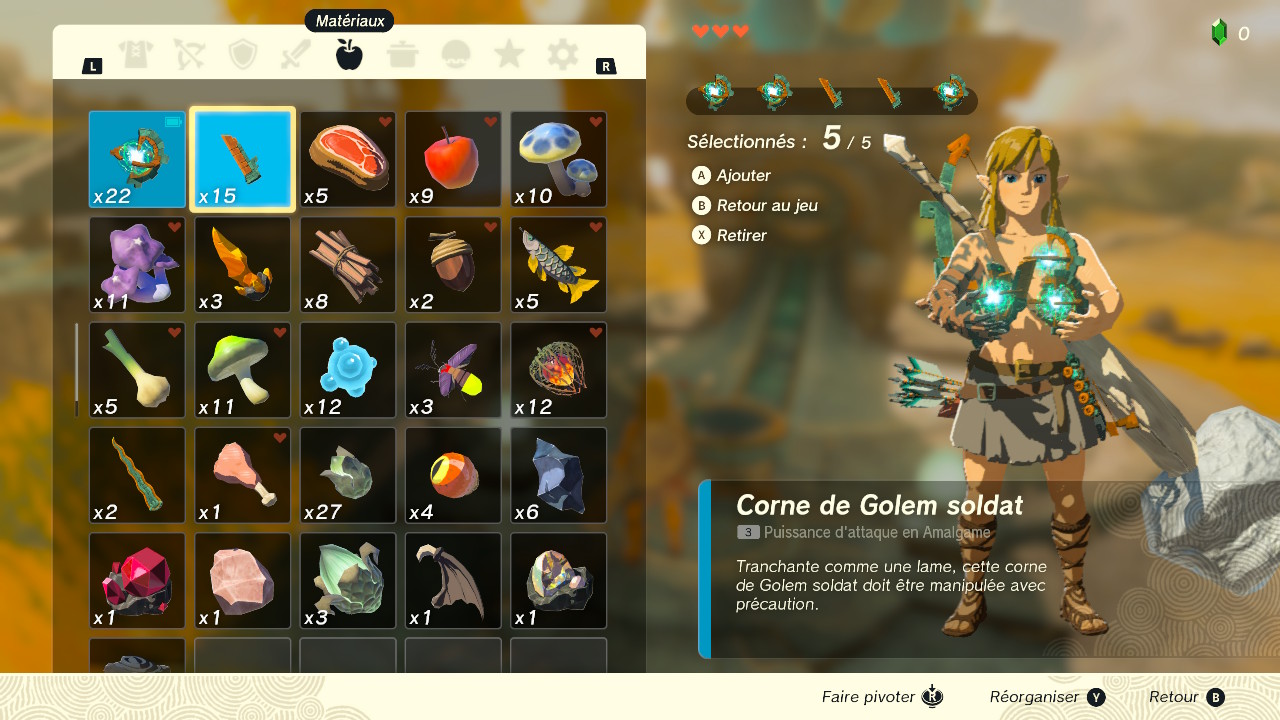
Task: Select the acorn item slot
Action: click(x=453, y=265)
